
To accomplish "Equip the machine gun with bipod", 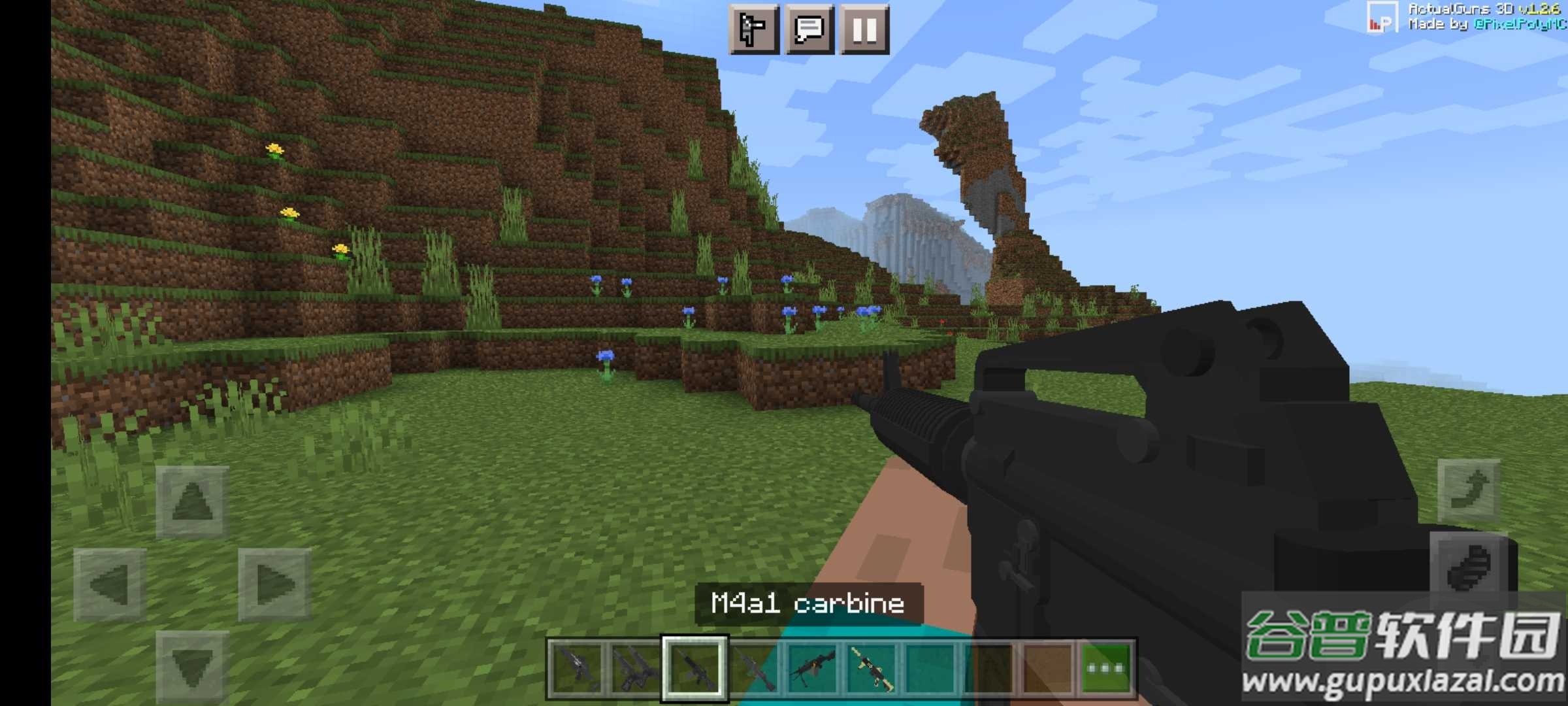I will pos(812,668).
